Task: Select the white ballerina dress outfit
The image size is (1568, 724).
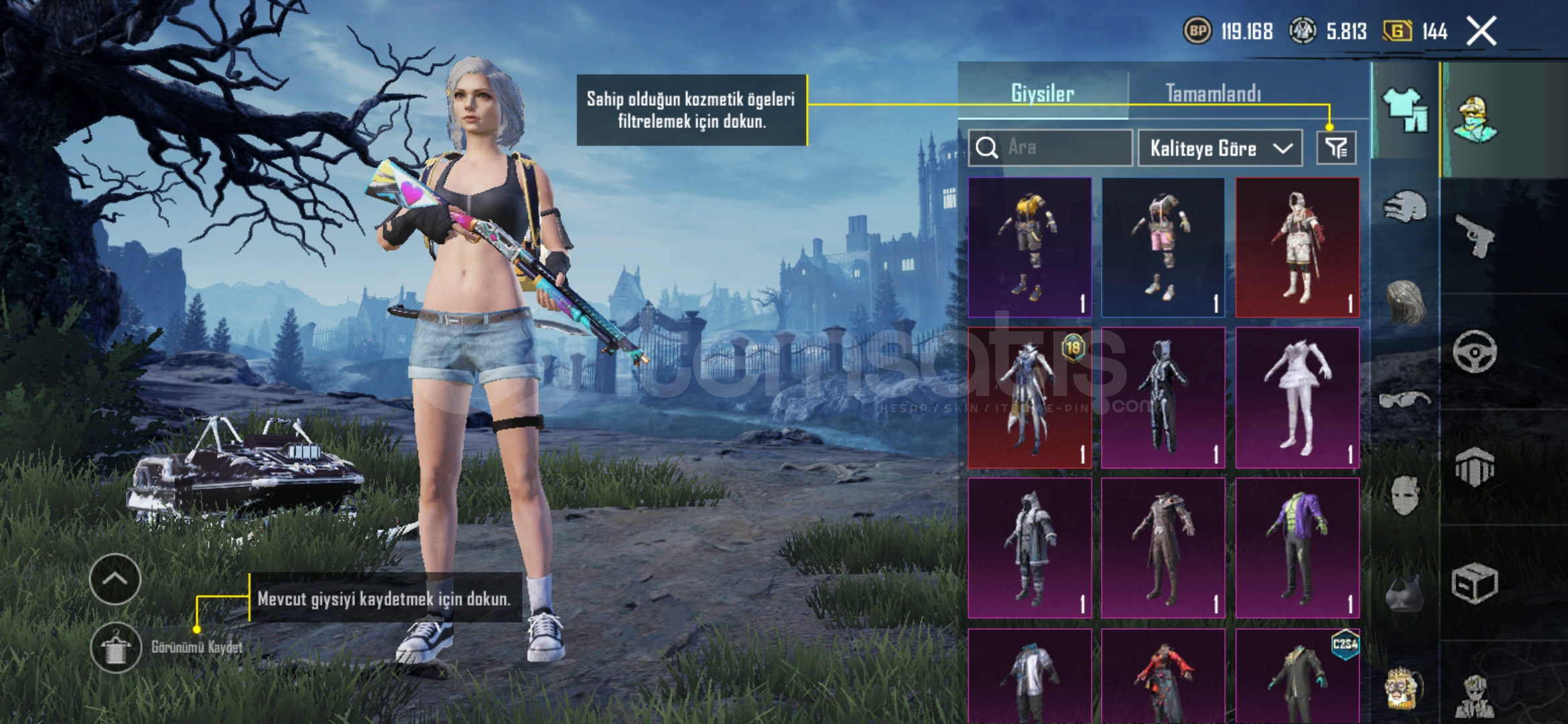Action: [x=1297, y=398]
